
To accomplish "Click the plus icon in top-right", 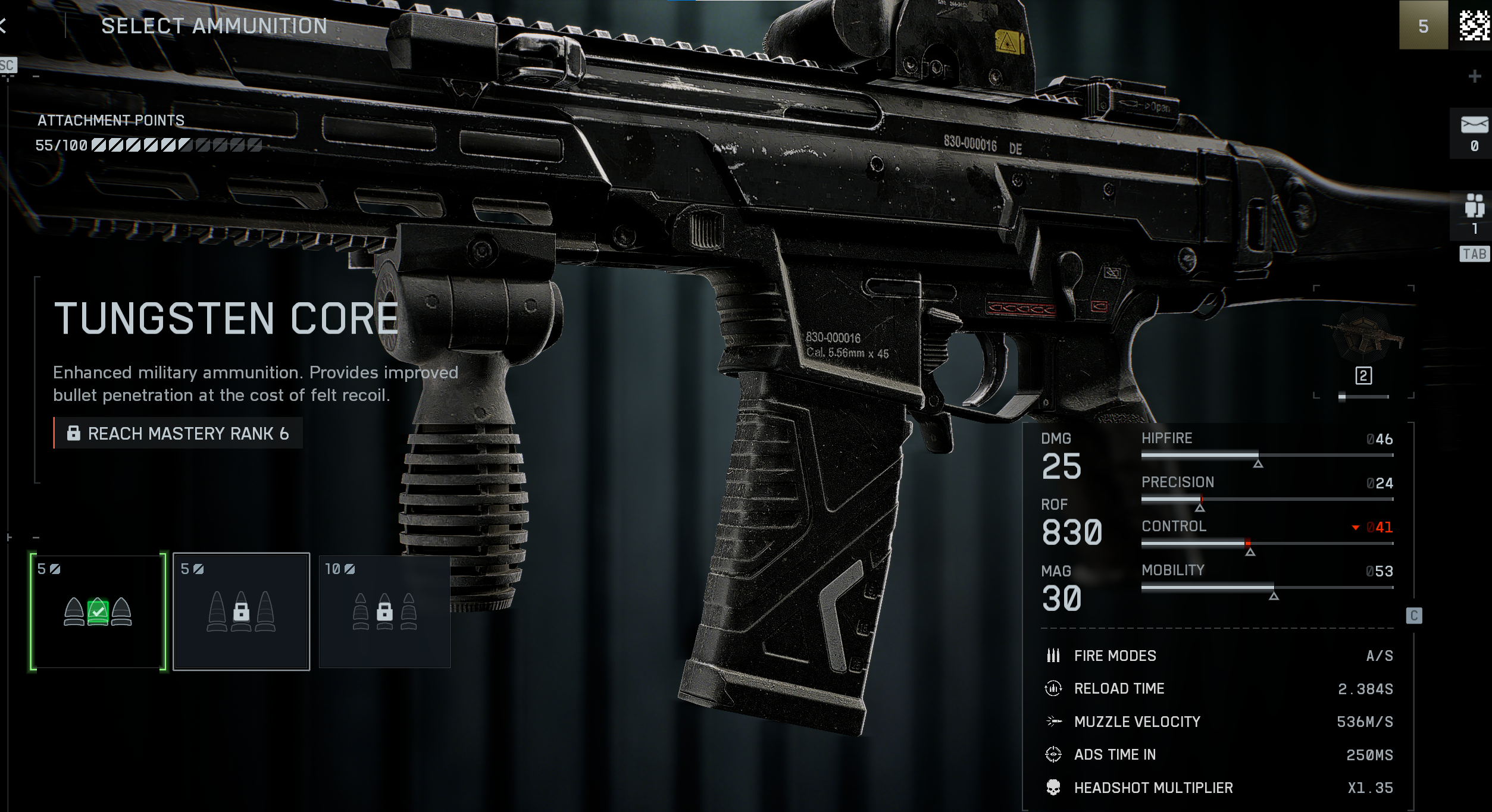I will pos(1474,76).
